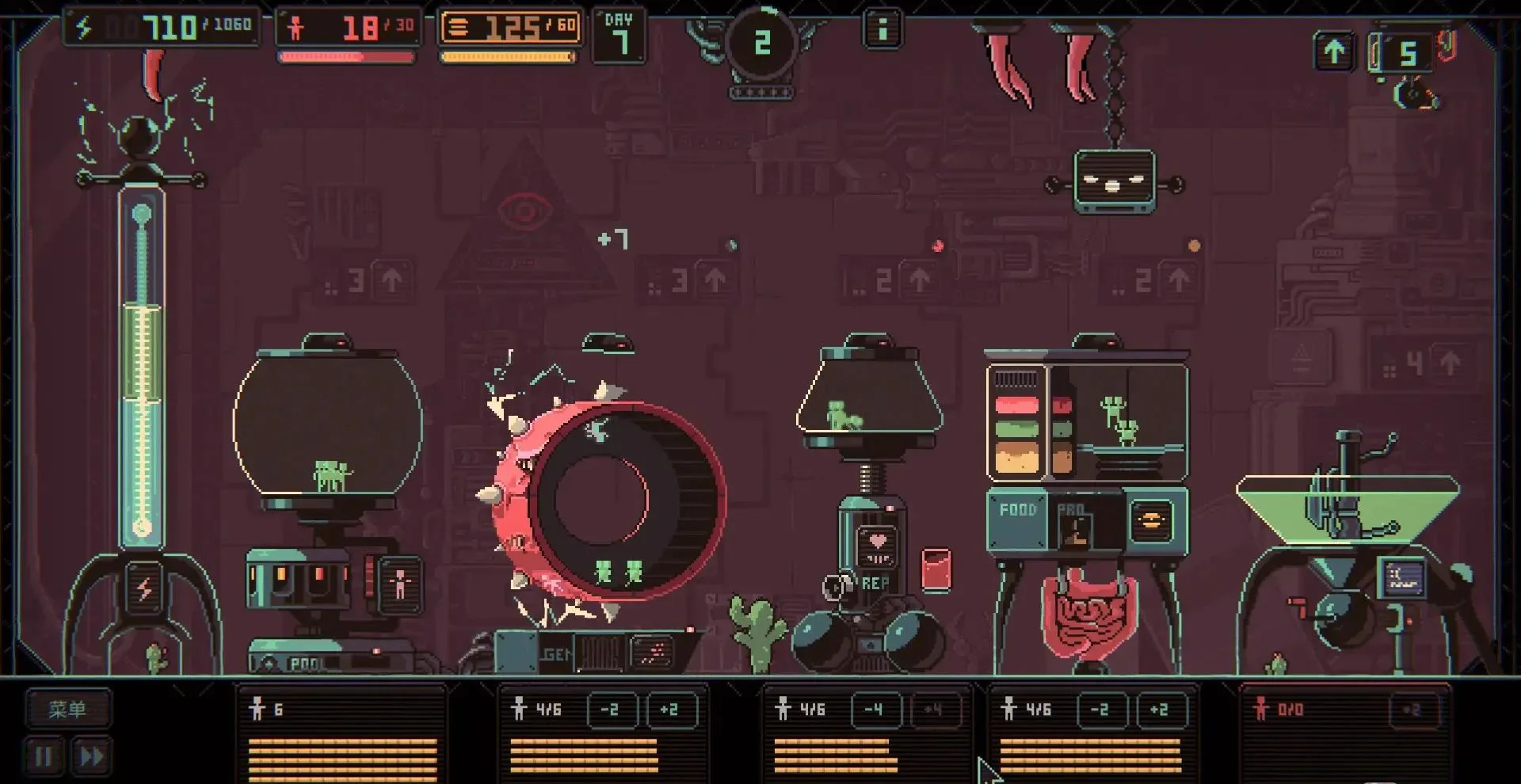This screenshot has height=784, width=1521.
Task: Click -2 in the generator worker panel
Action: pyautogui.click(x=611, y=710)
